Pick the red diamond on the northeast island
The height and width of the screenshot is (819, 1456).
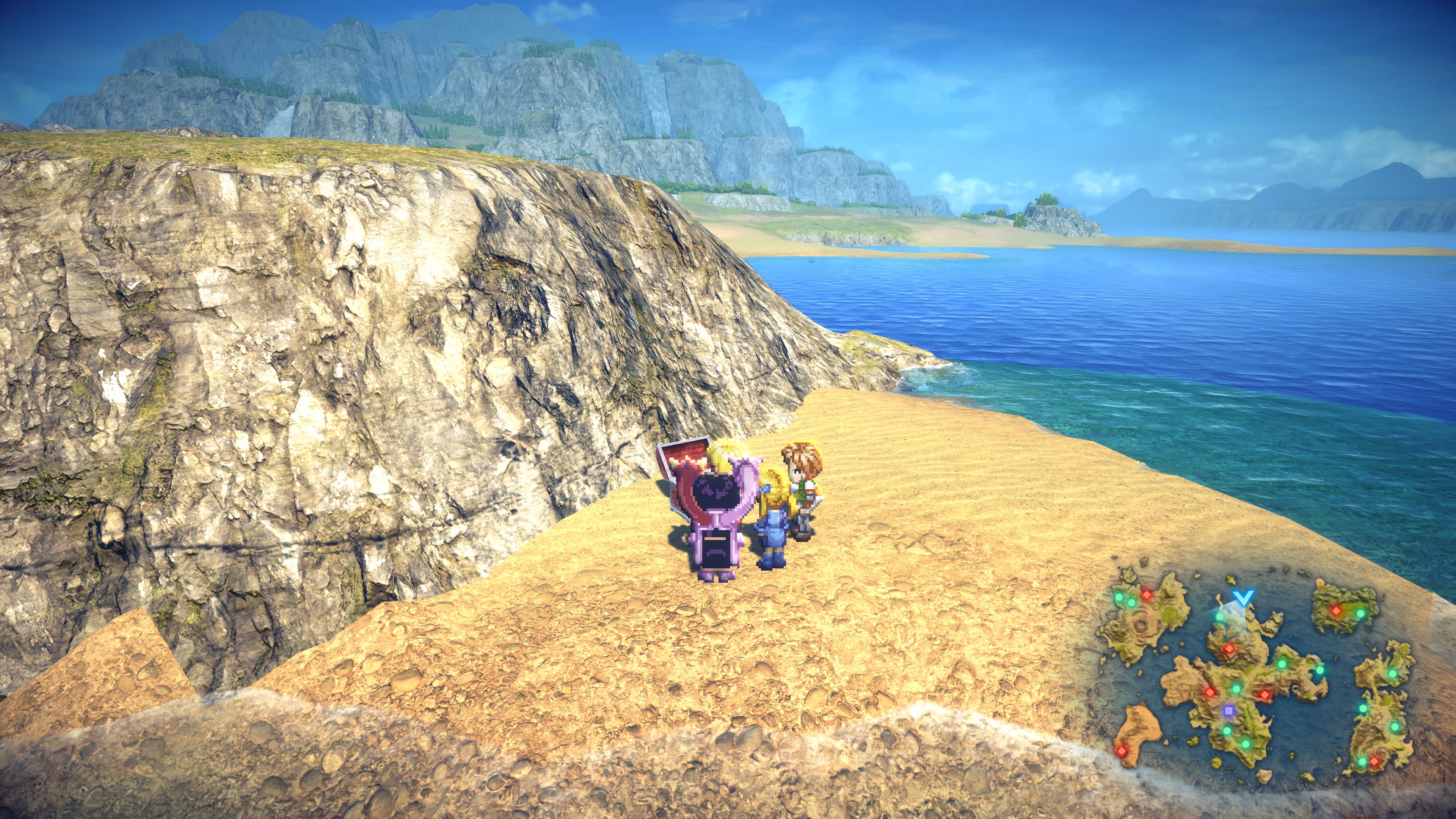click(1336, 611)
